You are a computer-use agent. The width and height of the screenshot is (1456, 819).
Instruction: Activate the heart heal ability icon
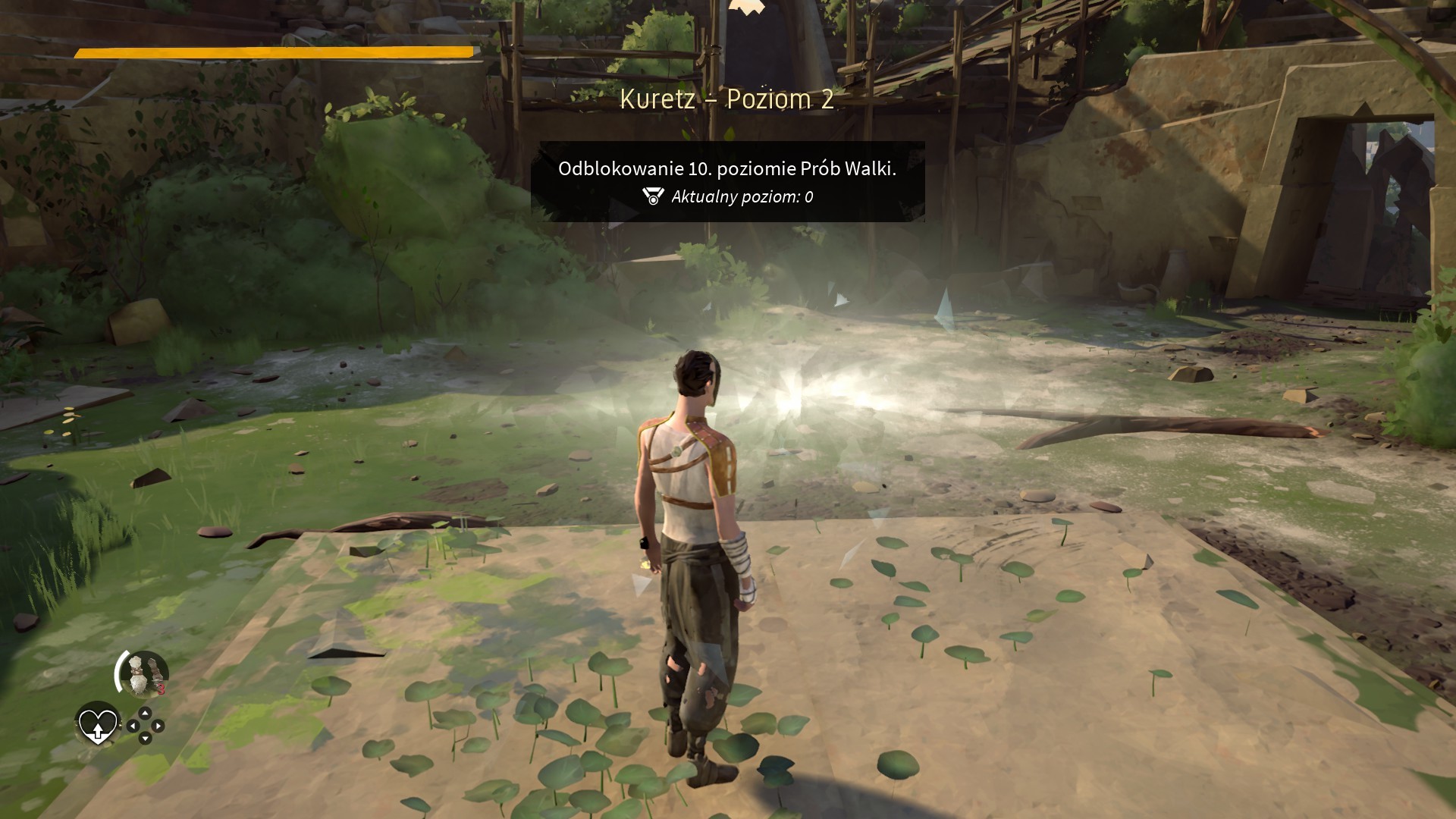98,725
